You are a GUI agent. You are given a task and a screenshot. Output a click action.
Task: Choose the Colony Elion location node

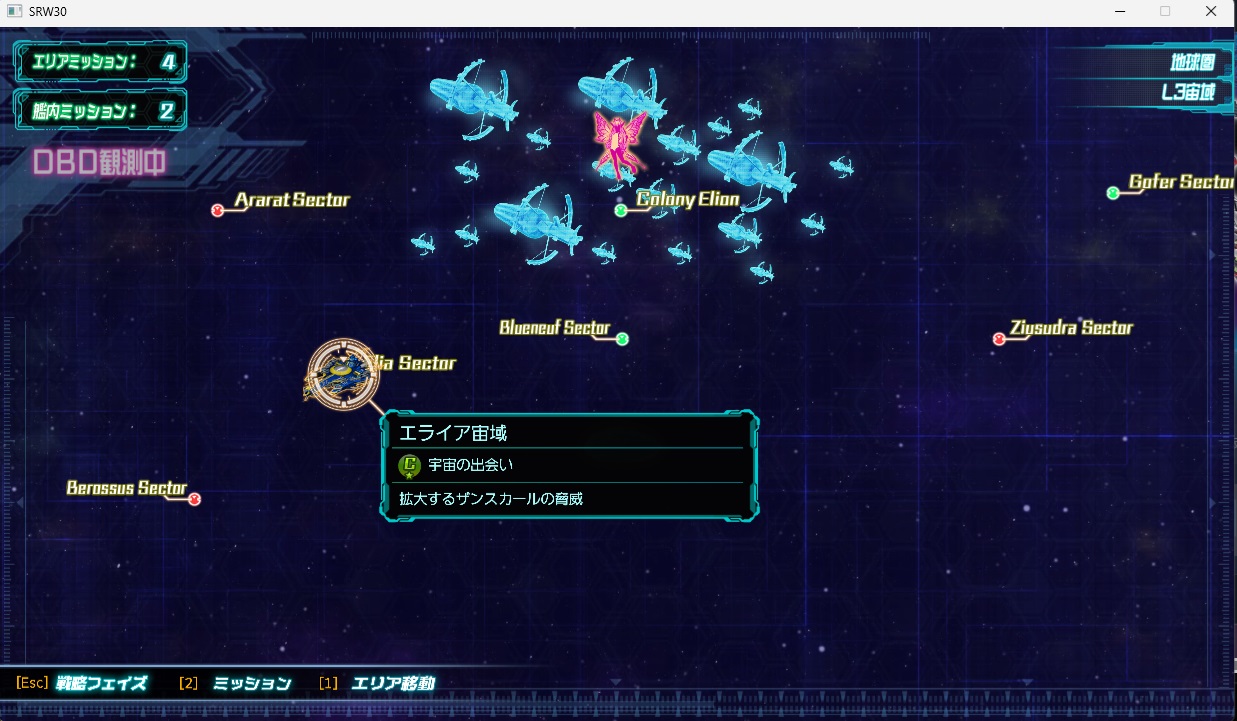[x=621, y=210]
